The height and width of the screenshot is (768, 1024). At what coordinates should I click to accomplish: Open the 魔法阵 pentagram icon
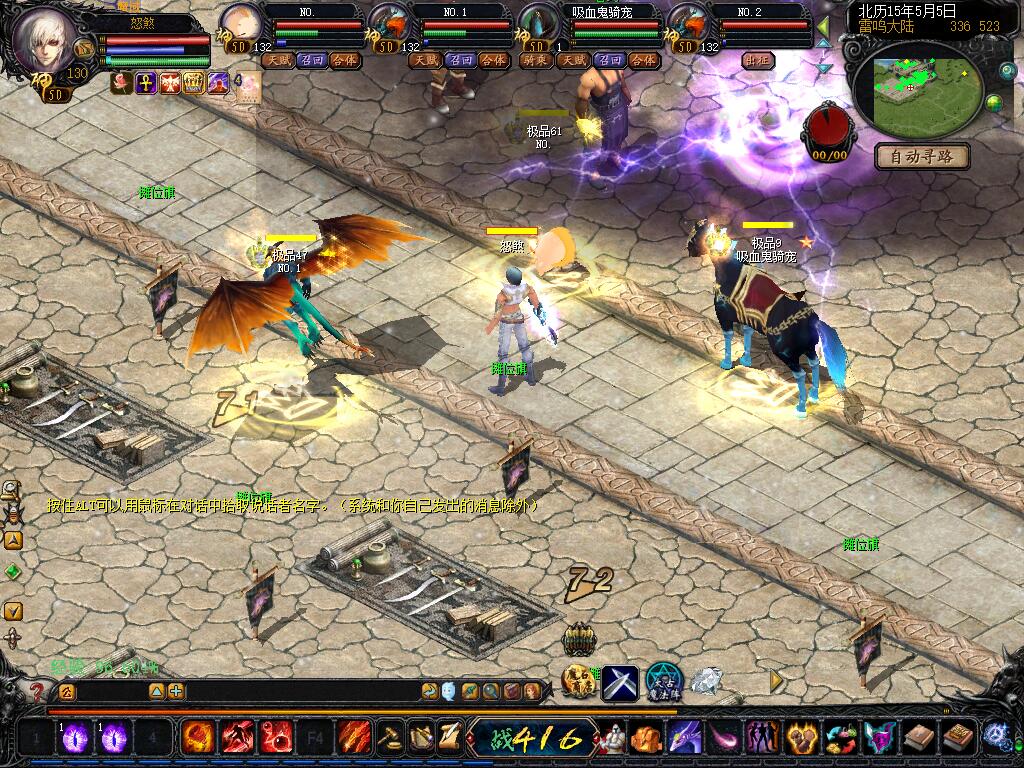[663, 682]
